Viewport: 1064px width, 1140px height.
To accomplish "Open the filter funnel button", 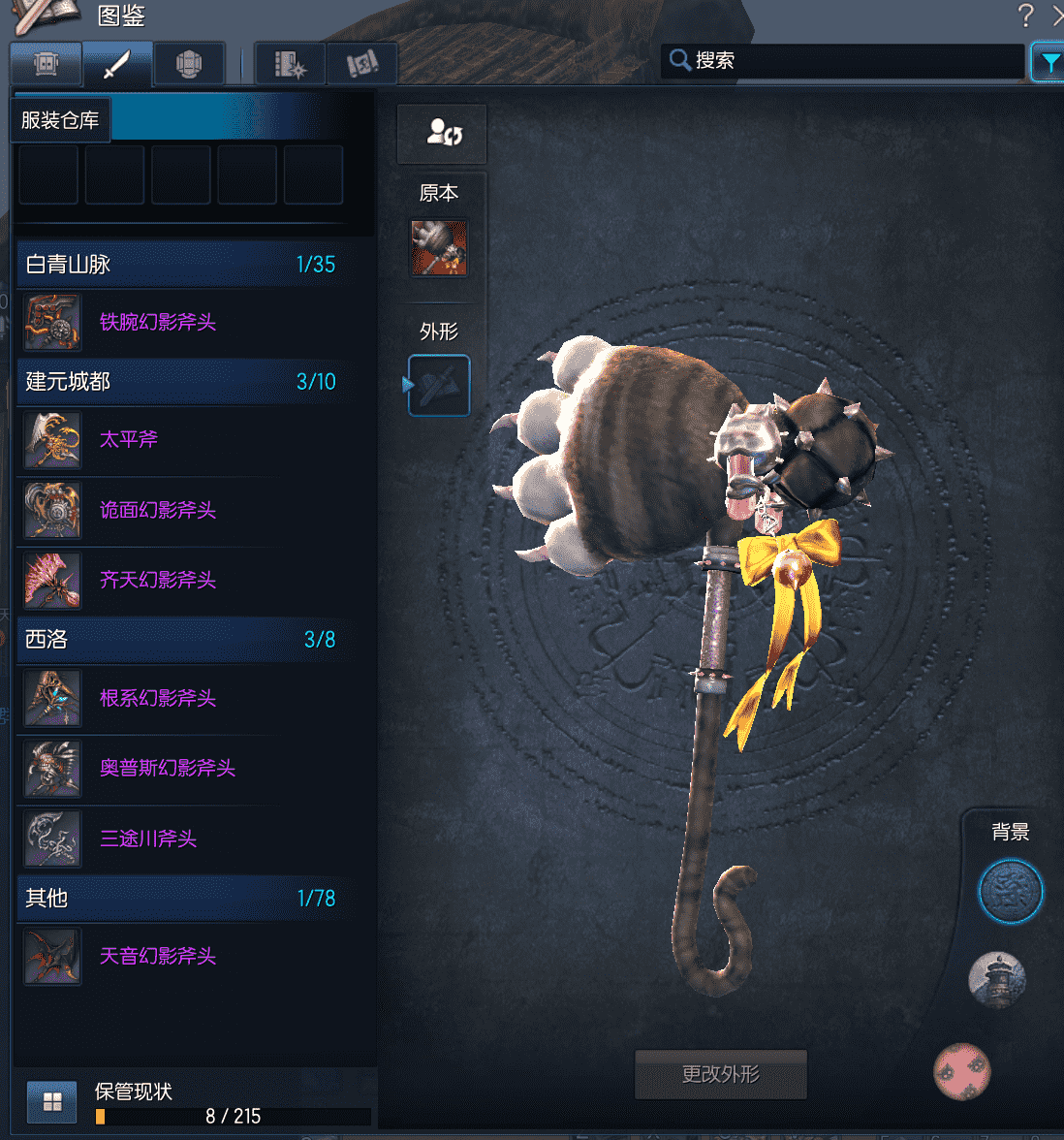I will 1048,63.
